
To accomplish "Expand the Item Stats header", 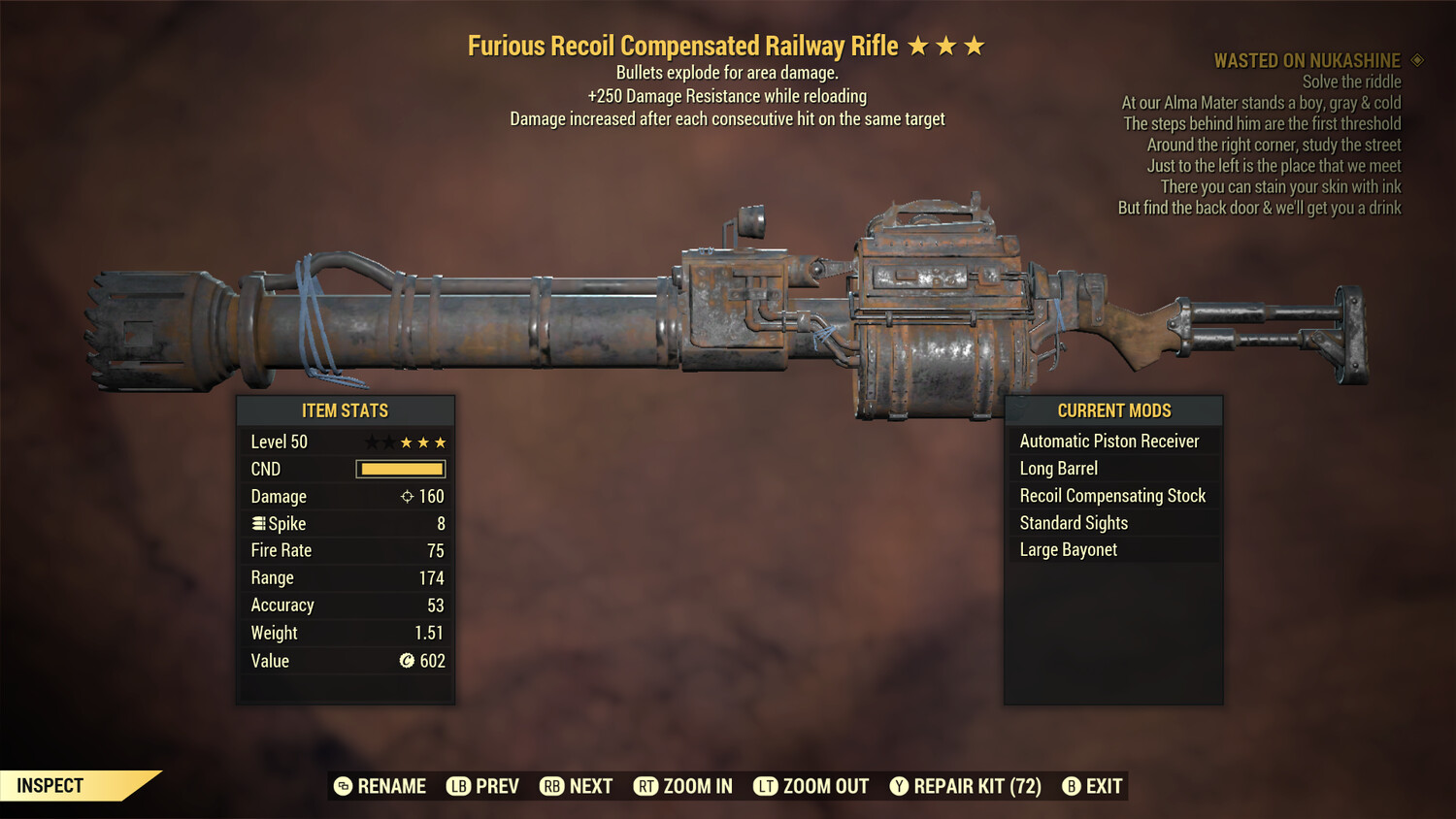I will 346,410.
